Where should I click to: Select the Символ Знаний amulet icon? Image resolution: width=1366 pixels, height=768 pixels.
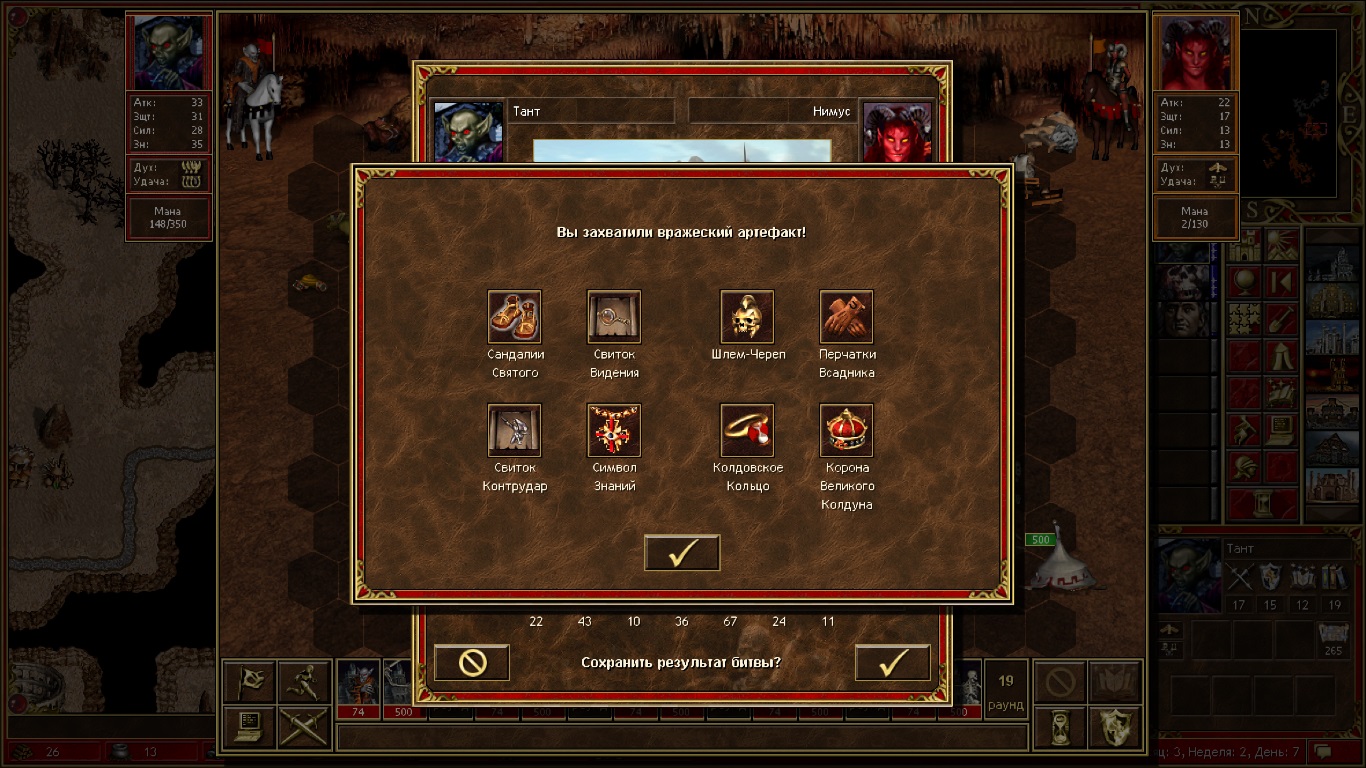coord(614,430)
